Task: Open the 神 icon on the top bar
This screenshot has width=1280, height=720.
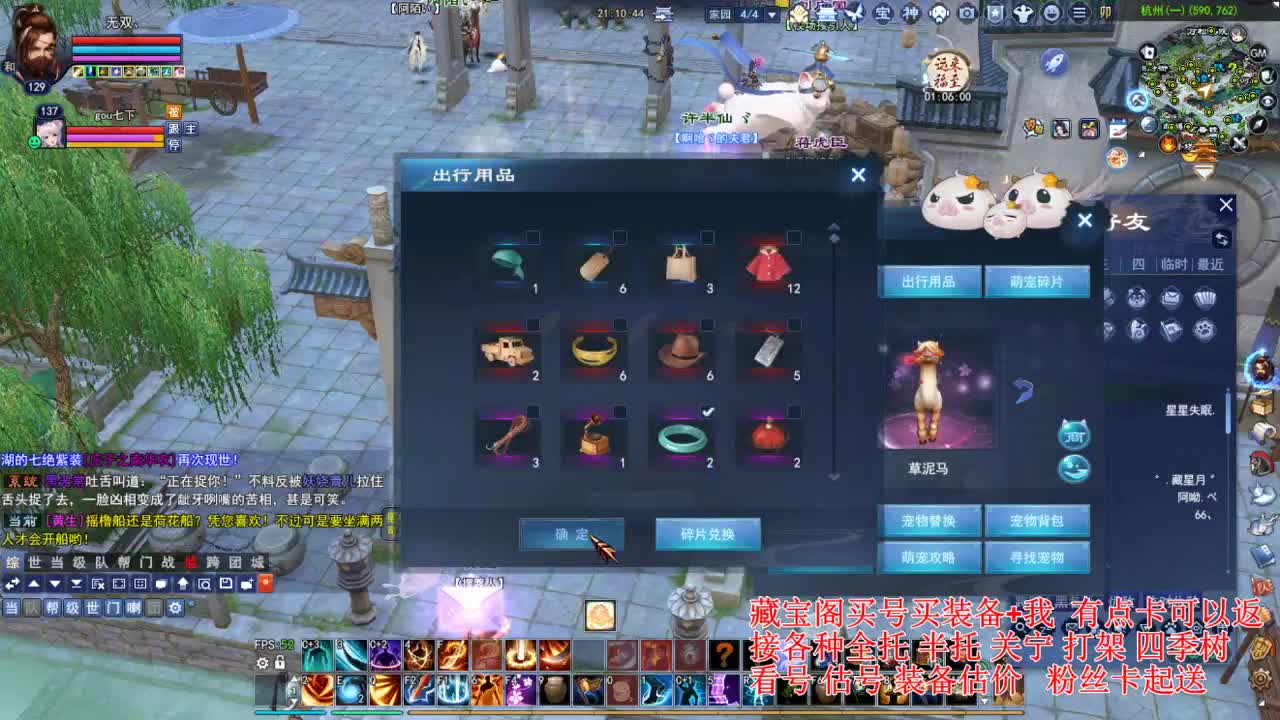Action: tap(910, 12)
